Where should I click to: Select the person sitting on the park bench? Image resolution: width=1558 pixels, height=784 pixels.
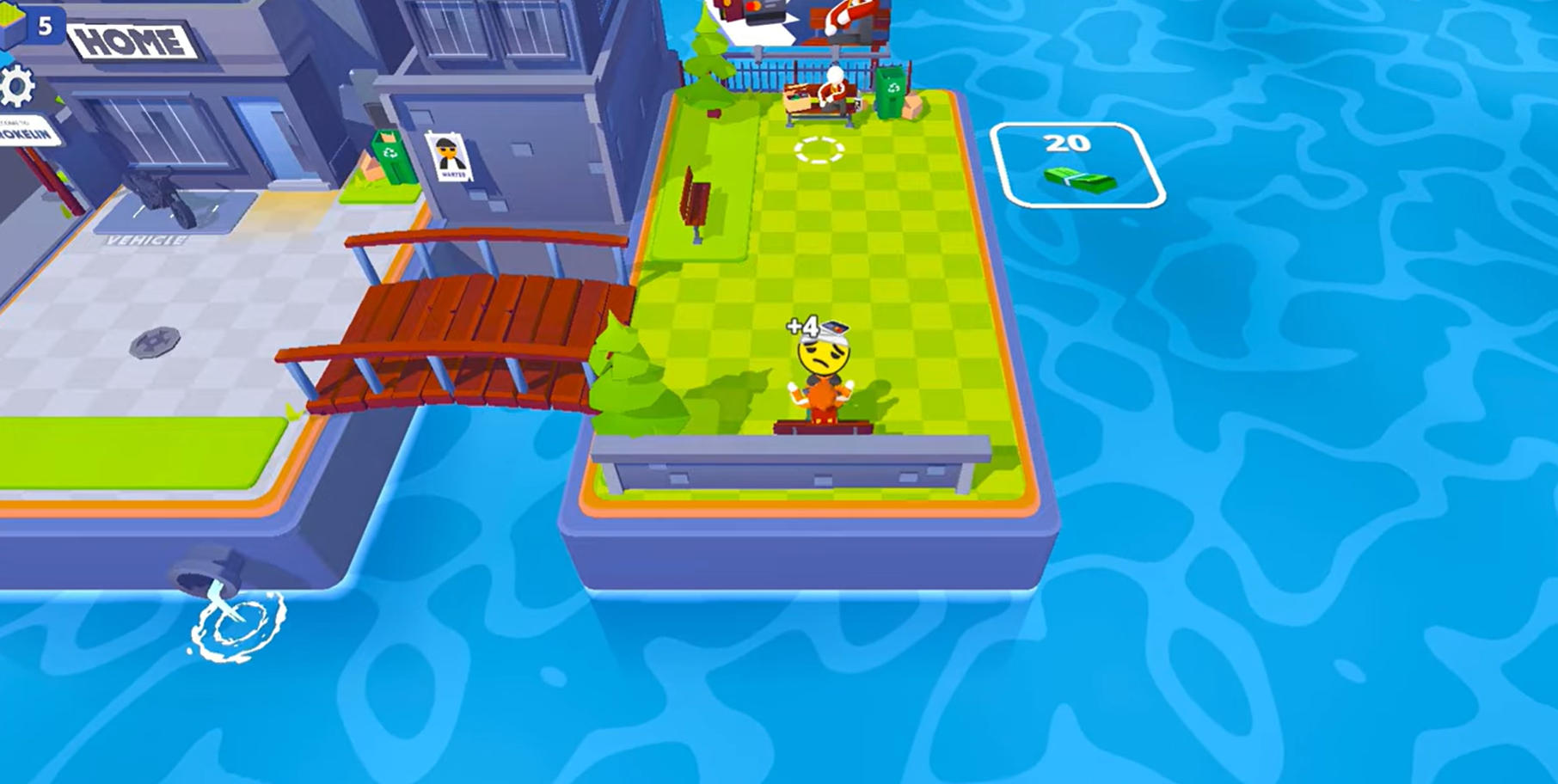tap(833, 90)
